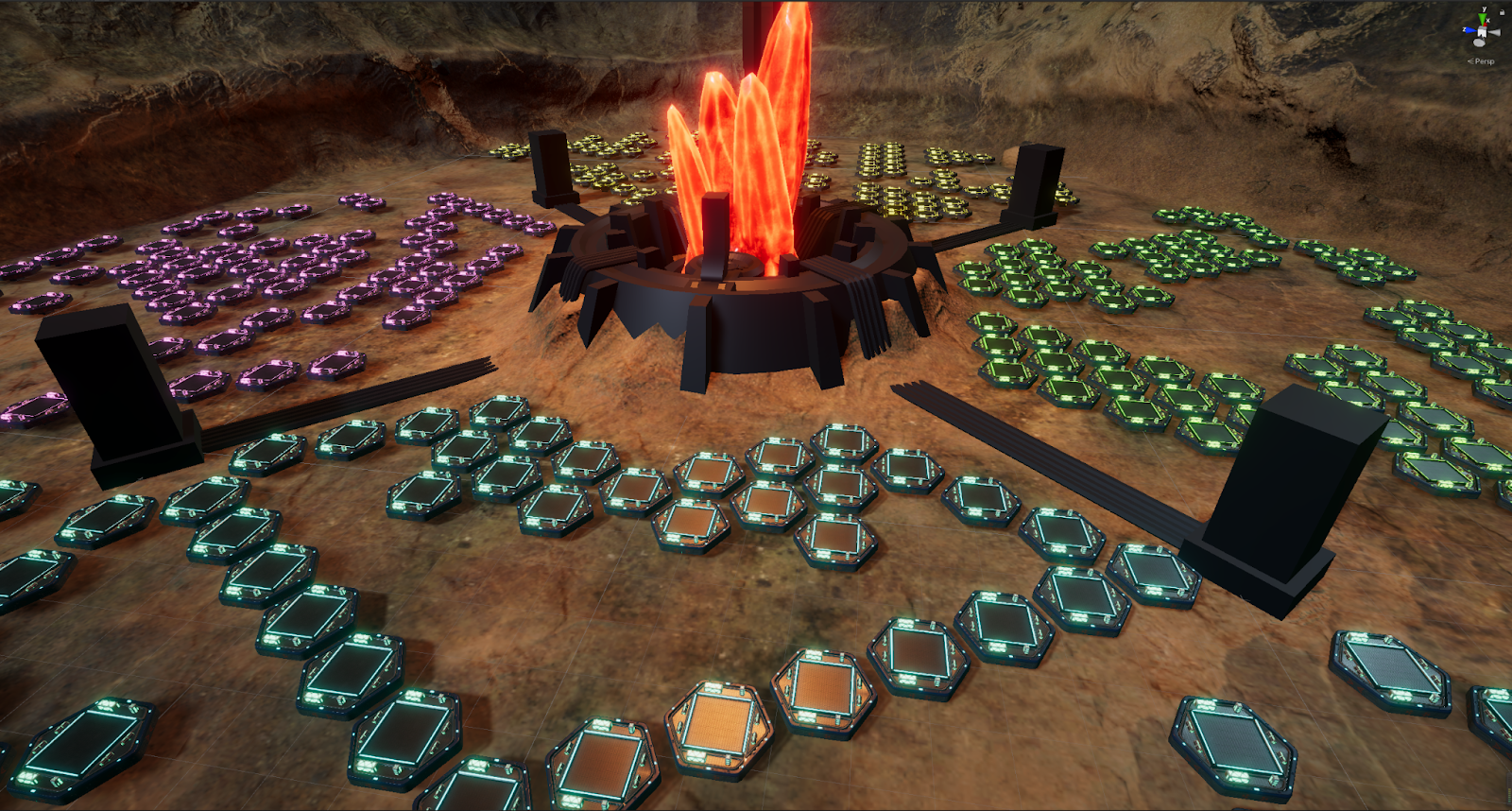
Task: Click the green Y axis cone on the gizmo
Action: [1483, 17]
